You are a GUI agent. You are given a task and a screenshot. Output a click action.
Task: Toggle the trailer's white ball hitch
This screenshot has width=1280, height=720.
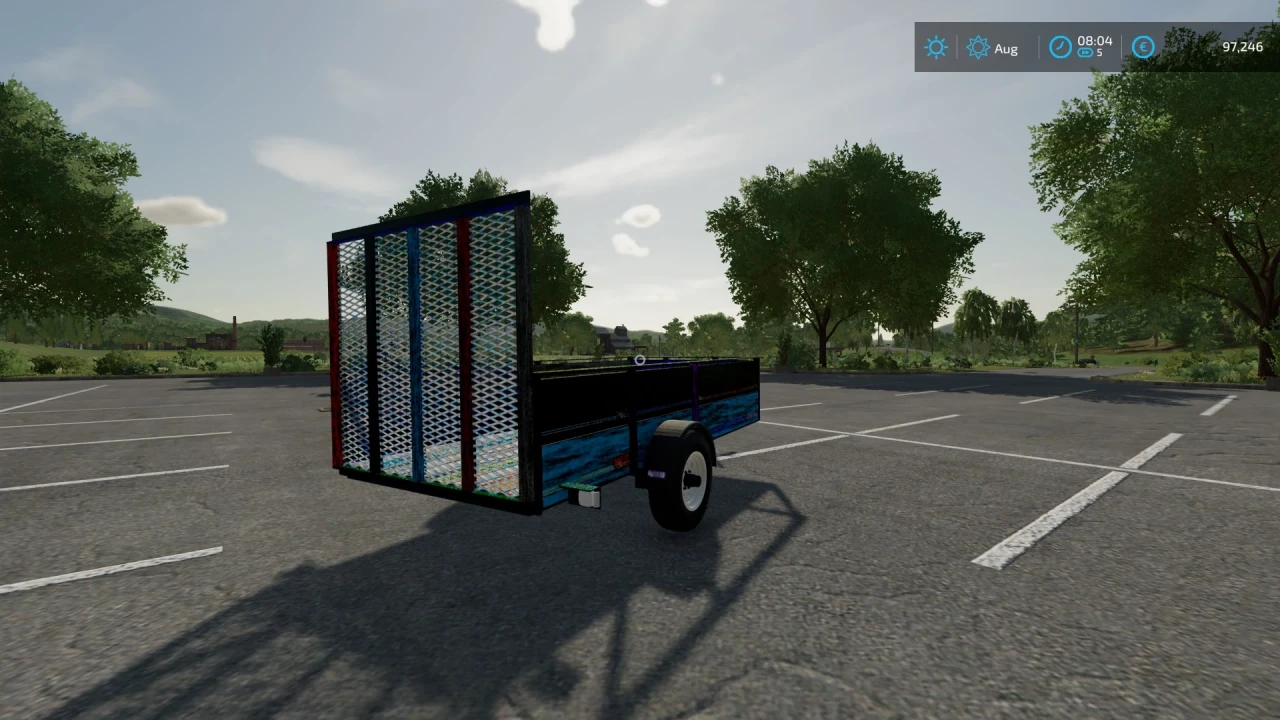coord(638,359)
